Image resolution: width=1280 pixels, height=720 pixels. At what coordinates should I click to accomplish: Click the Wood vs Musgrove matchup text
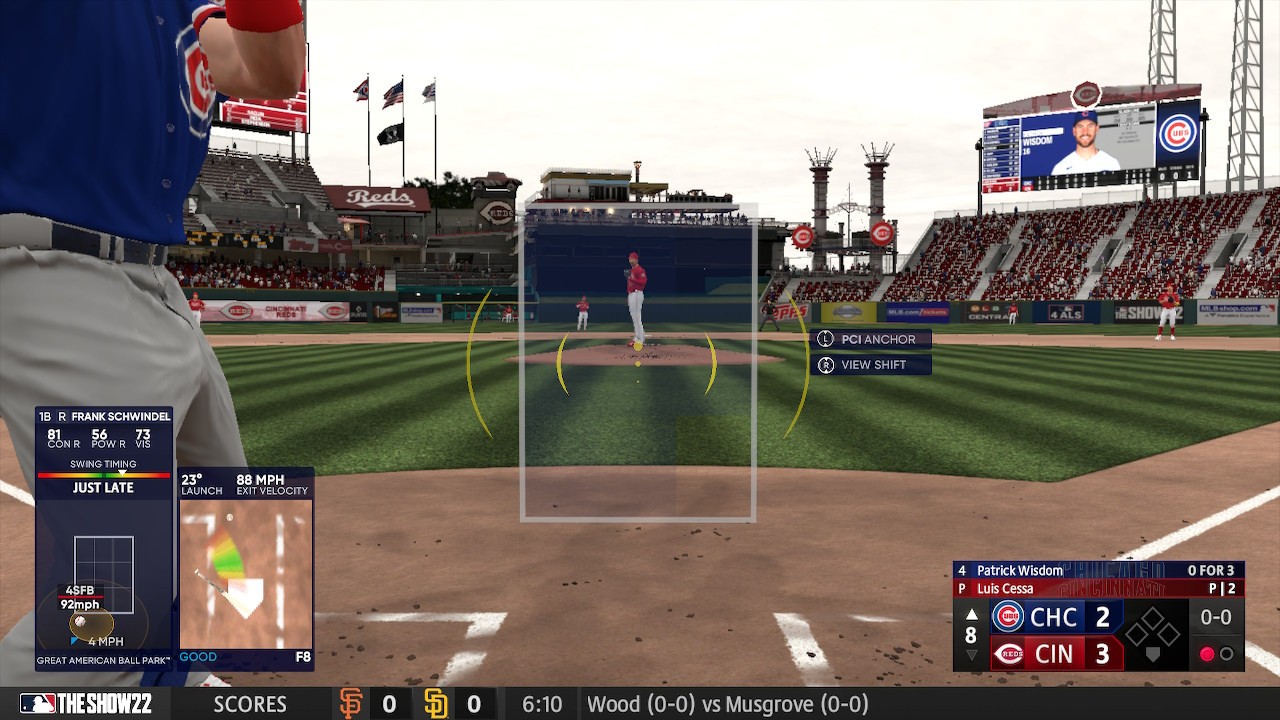click(x=728, y=704)
